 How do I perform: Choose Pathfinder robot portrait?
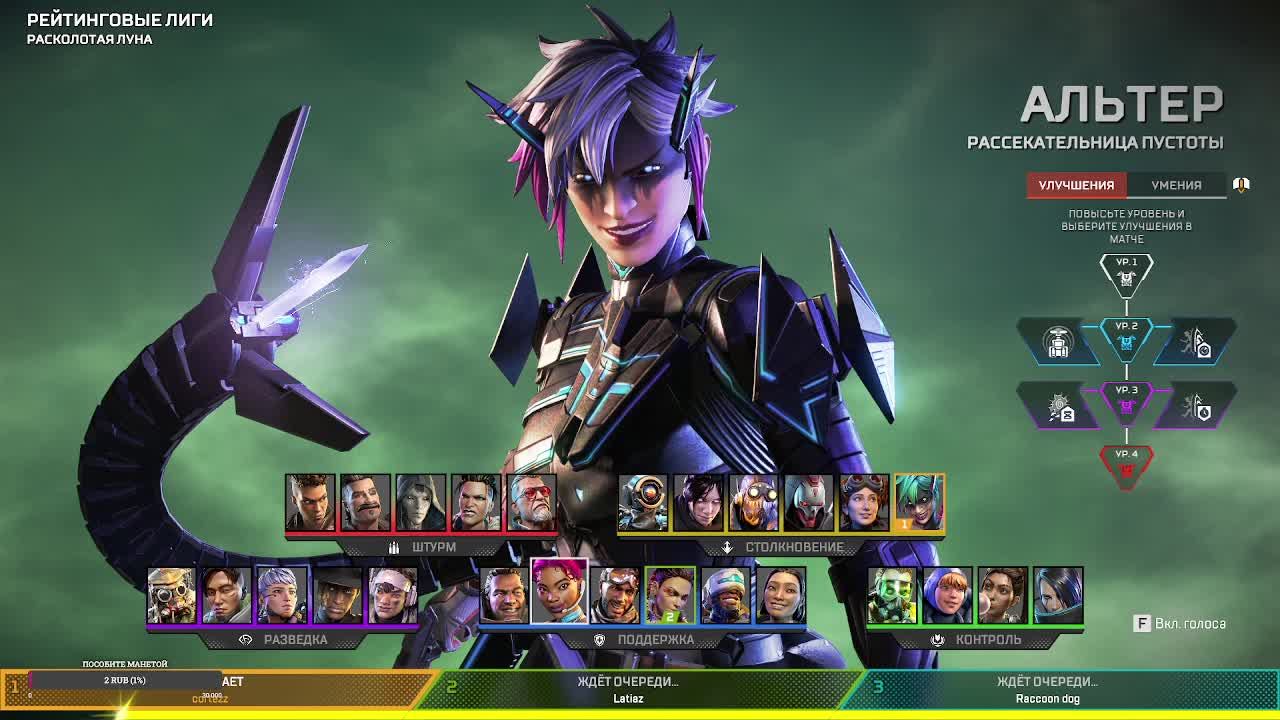point(643,503)
